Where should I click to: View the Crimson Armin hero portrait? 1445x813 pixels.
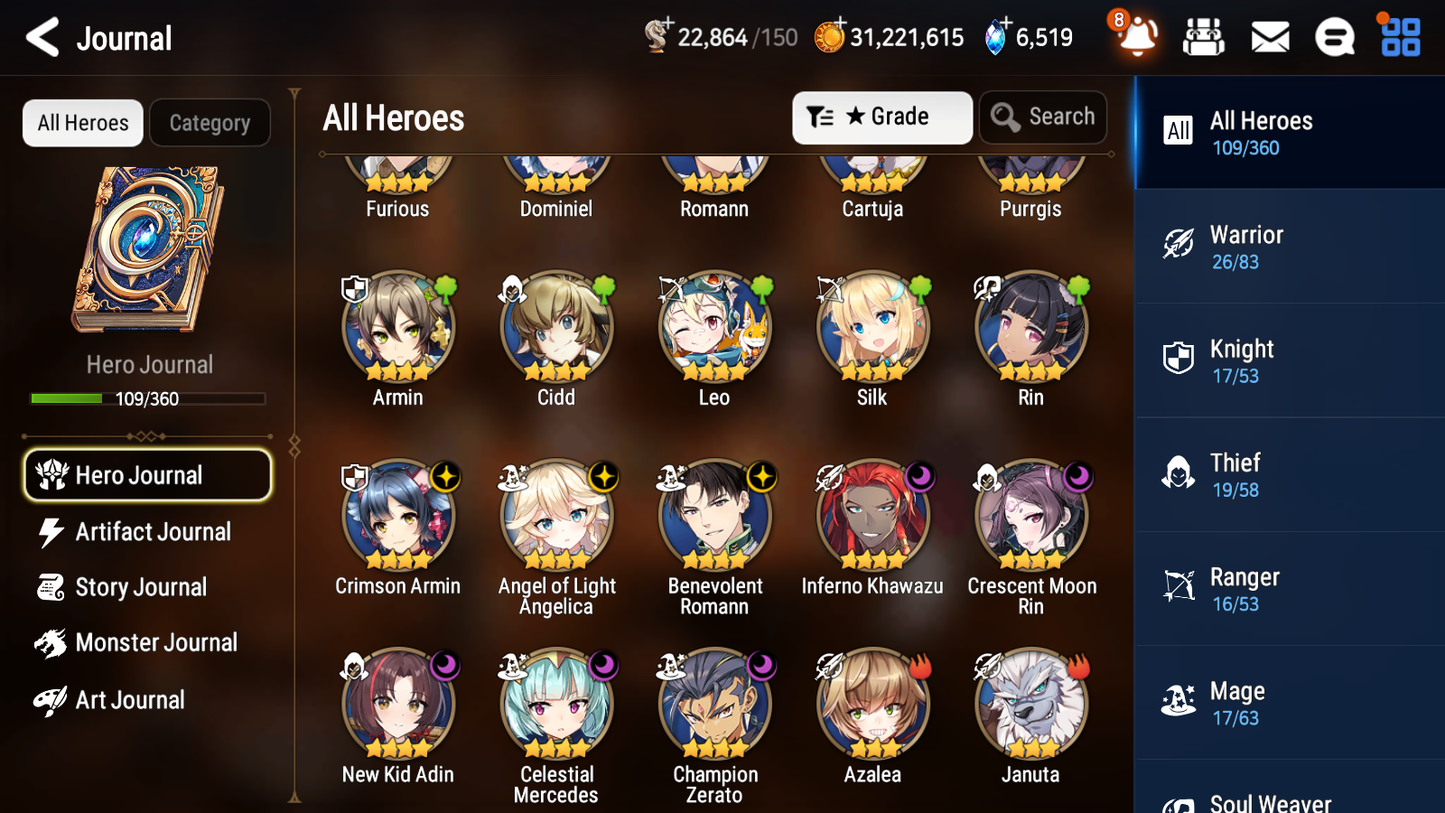coord(397,516)
